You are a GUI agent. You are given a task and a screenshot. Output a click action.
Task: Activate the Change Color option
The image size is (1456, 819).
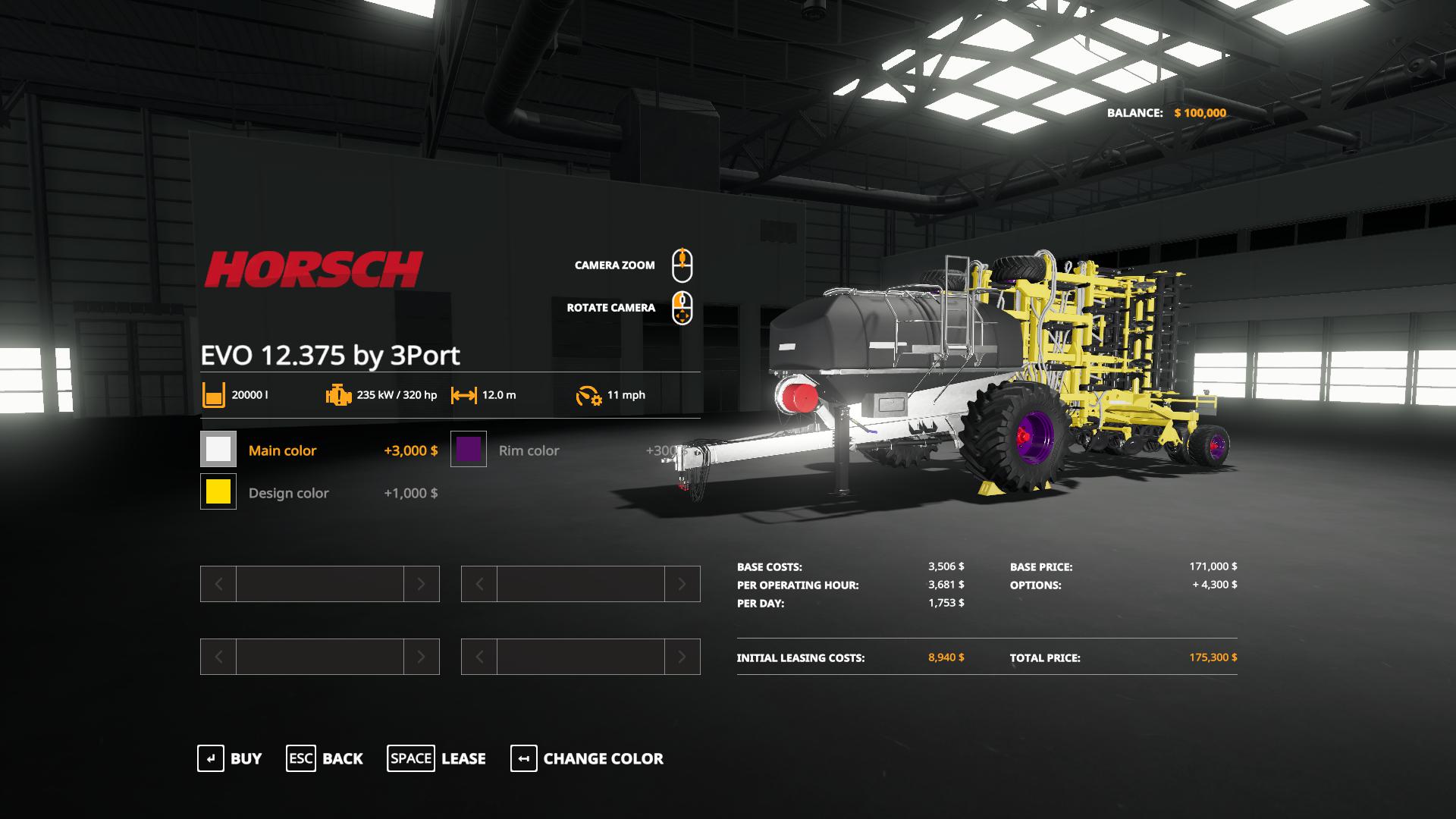[587, 758]
